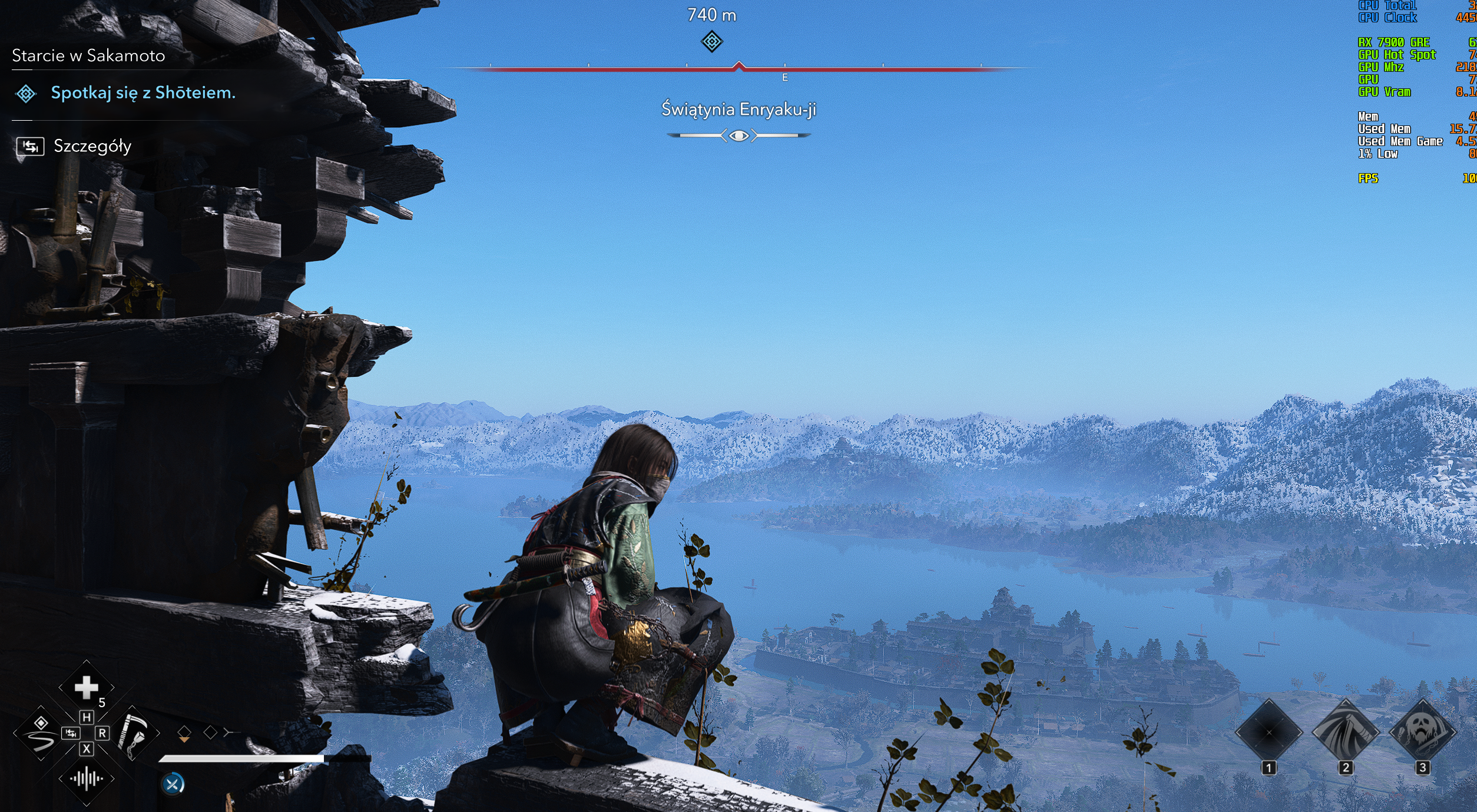Select the empty first ability slot
This screenshot has width=1477, height=812.
pos(1269,733)
